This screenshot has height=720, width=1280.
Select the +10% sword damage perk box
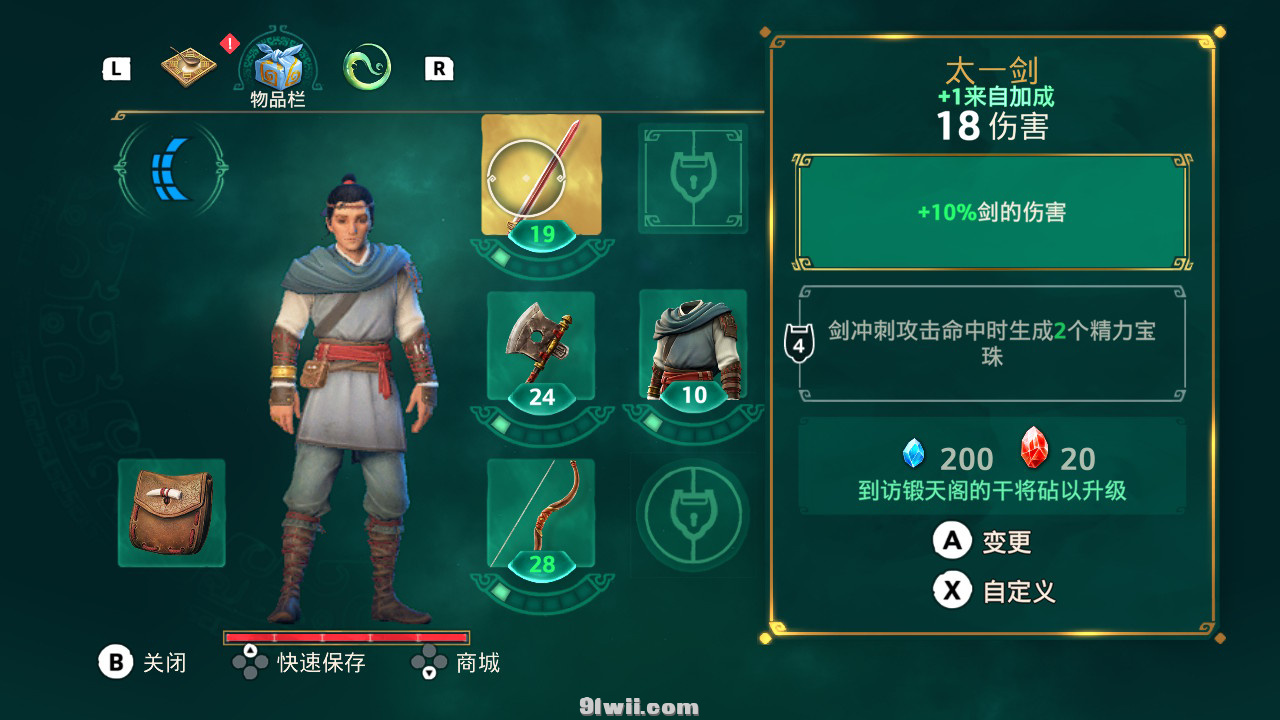point(991,212)
